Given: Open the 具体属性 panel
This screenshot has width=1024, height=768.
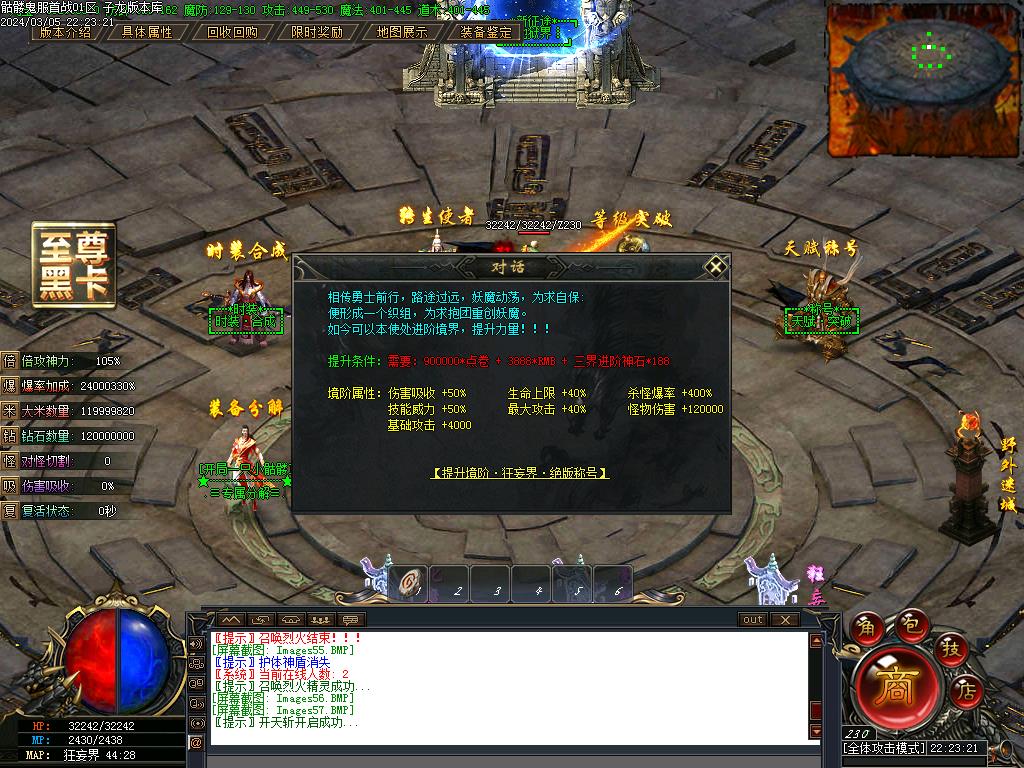Looking at the screenshot, I should tap(147, 32).
